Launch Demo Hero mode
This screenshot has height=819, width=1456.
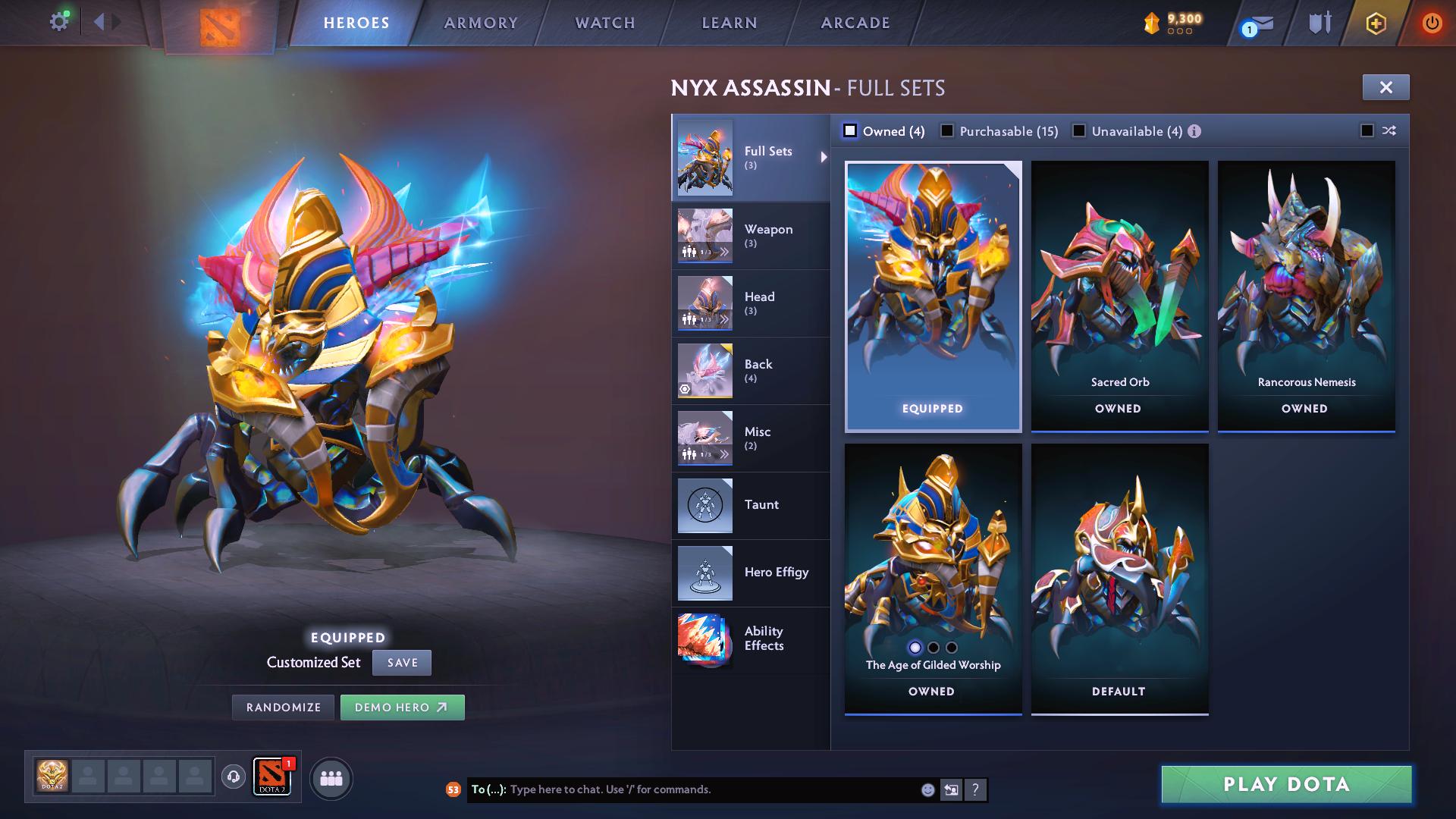[x=402, y=708]
